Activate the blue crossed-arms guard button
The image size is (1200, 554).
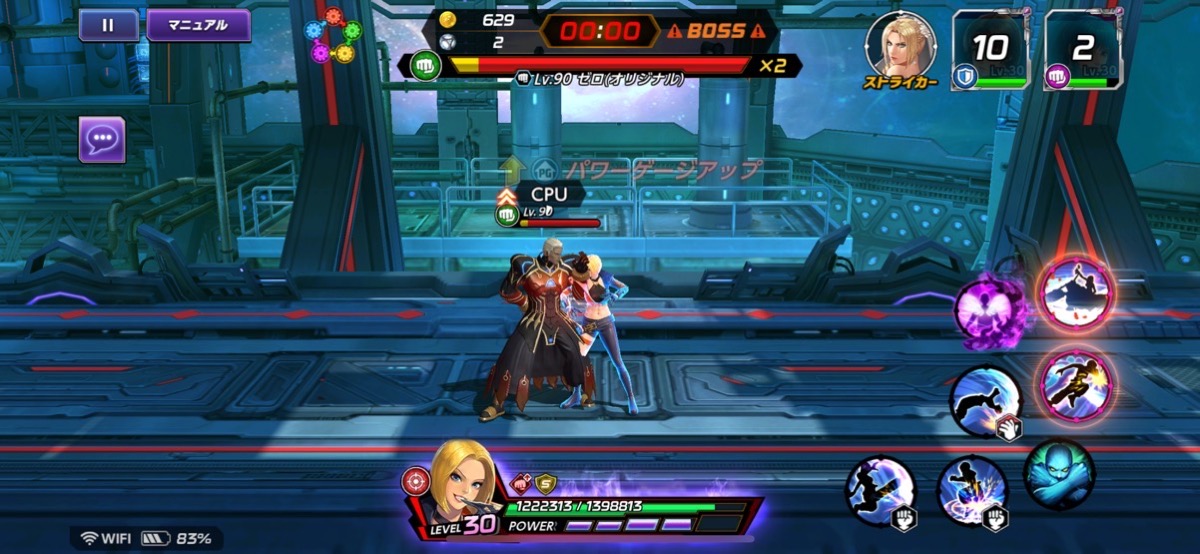1059,475
